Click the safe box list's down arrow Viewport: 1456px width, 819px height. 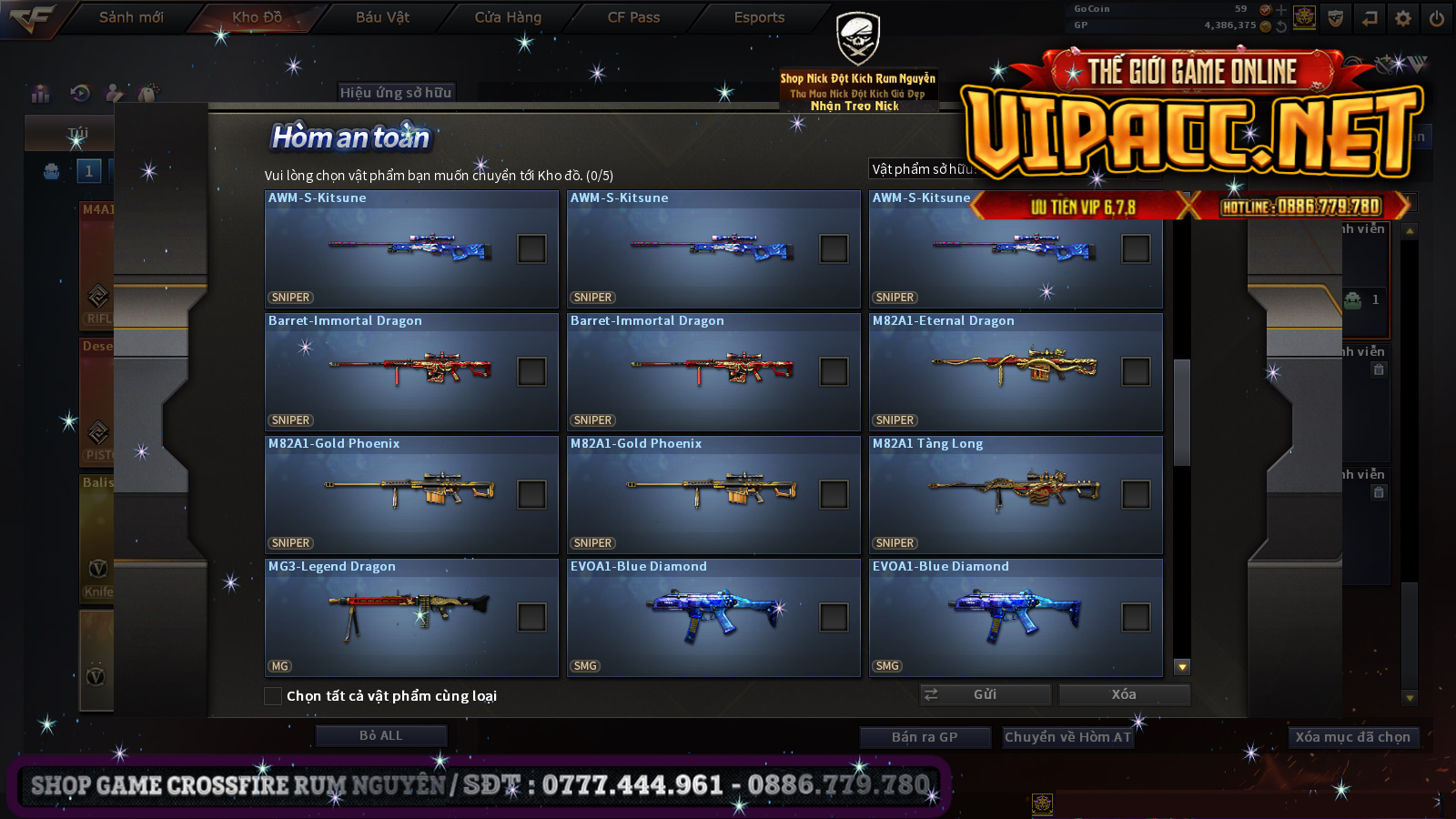click(1182, 667)
